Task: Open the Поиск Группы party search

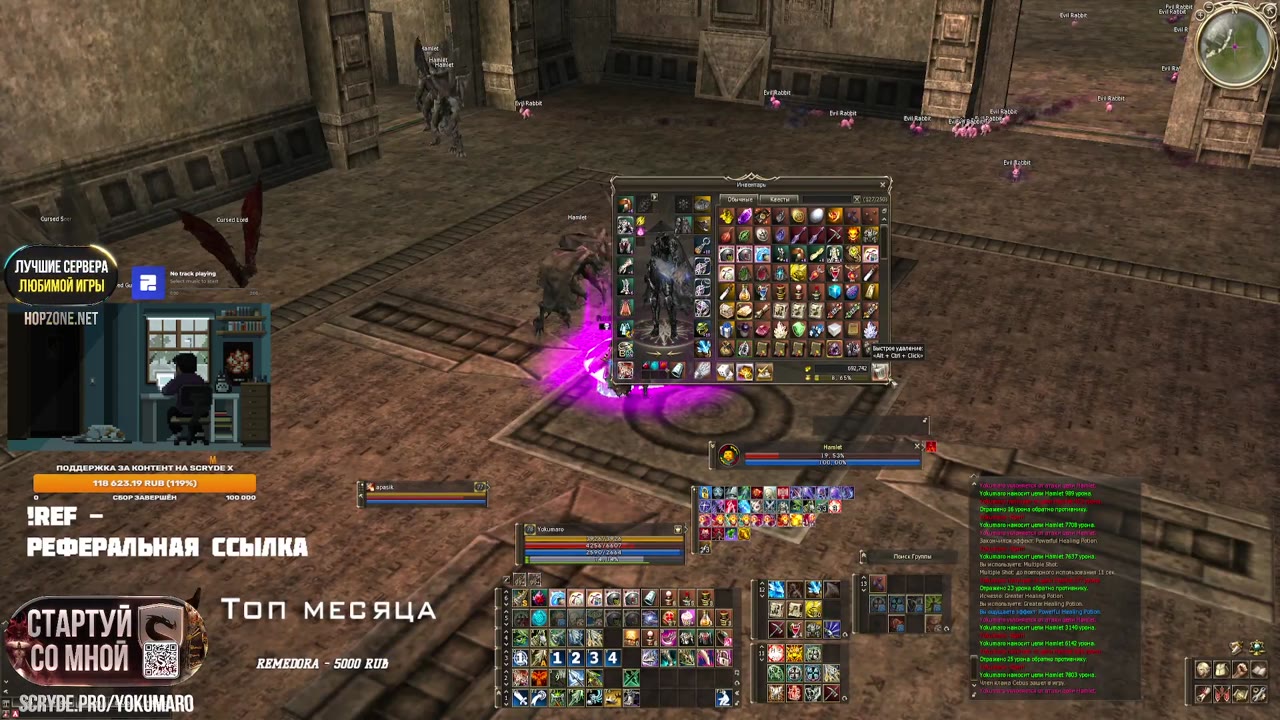Action: click(911, 556)
